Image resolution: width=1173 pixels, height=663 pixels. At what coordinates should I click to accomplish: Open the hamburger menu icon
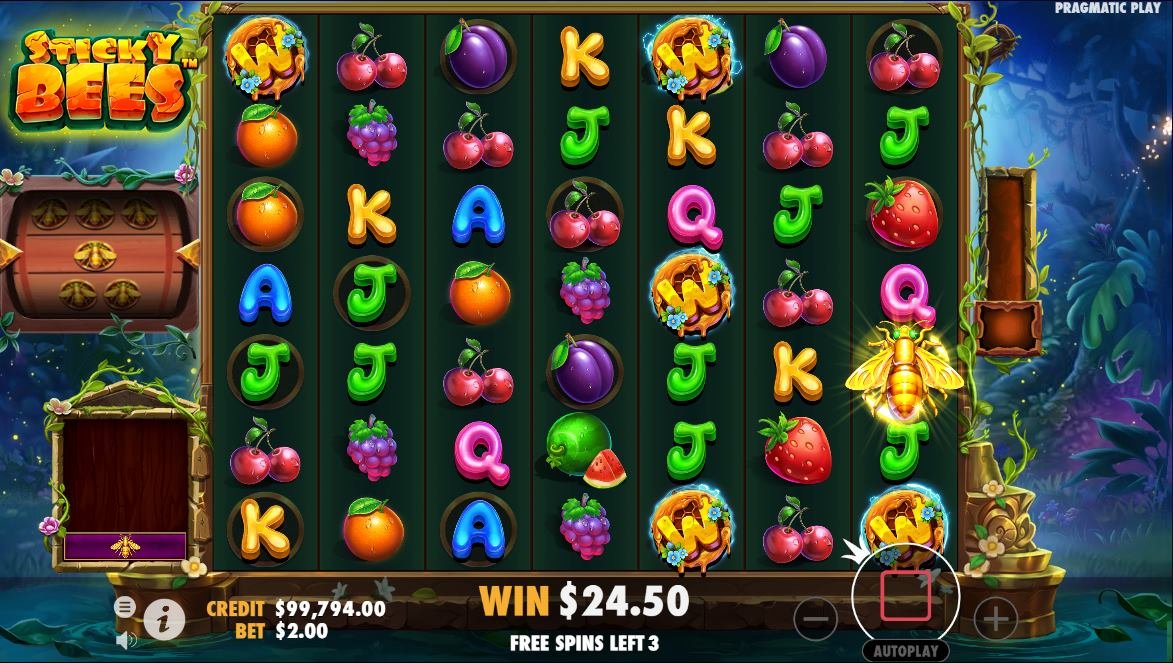coord(125,607)
